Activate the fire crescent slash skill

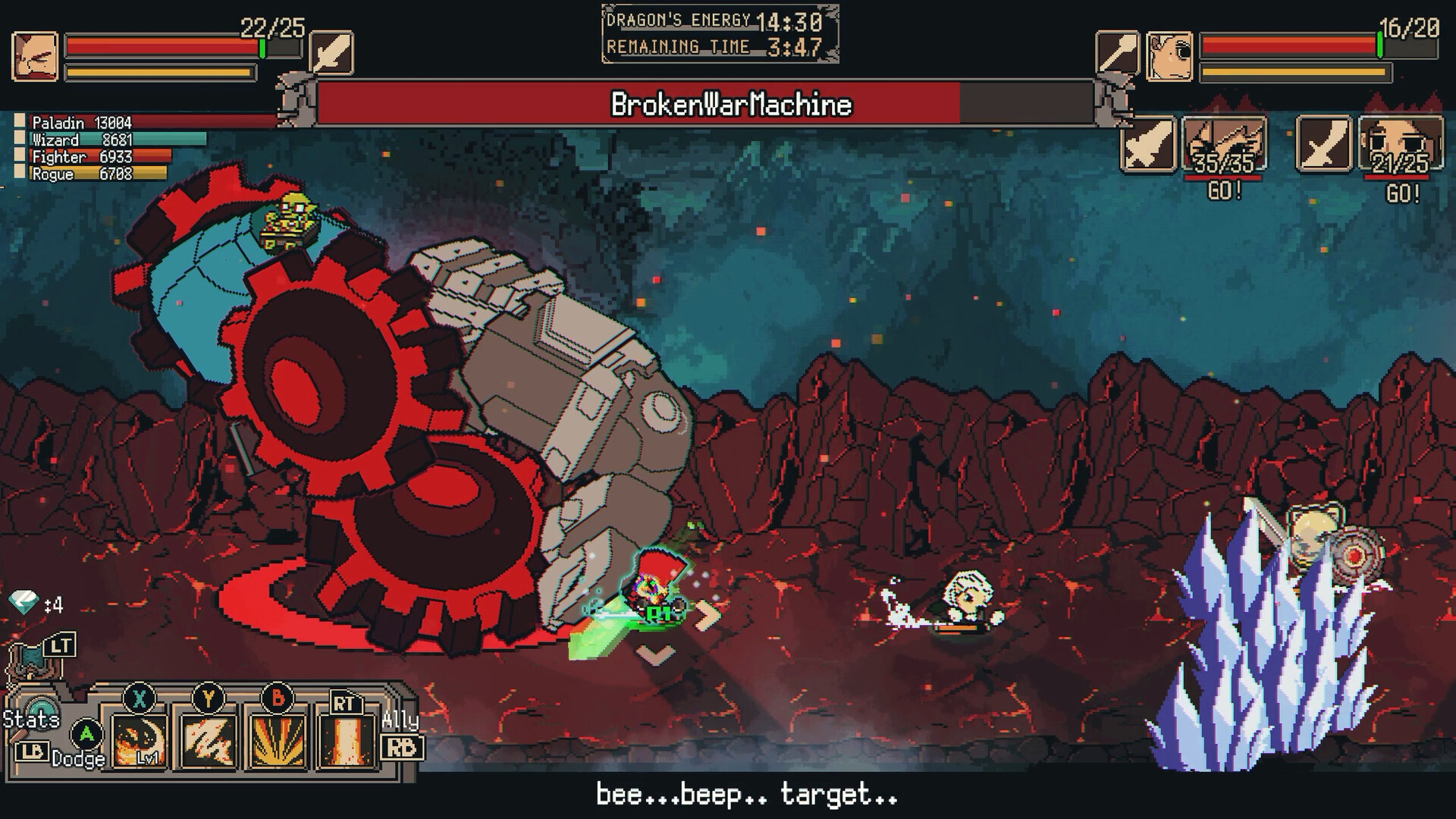pos(140,739)
